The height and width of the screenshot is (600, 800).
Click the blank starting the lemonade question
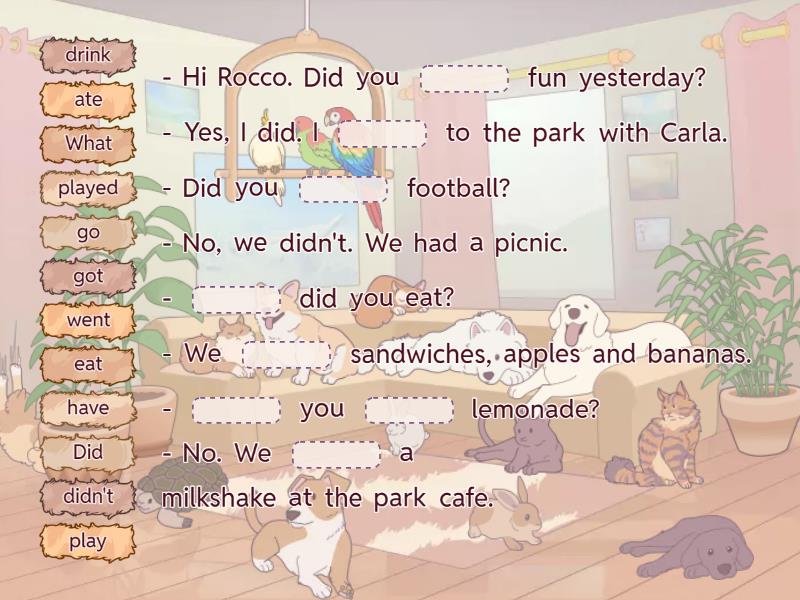tap(236, 410)
